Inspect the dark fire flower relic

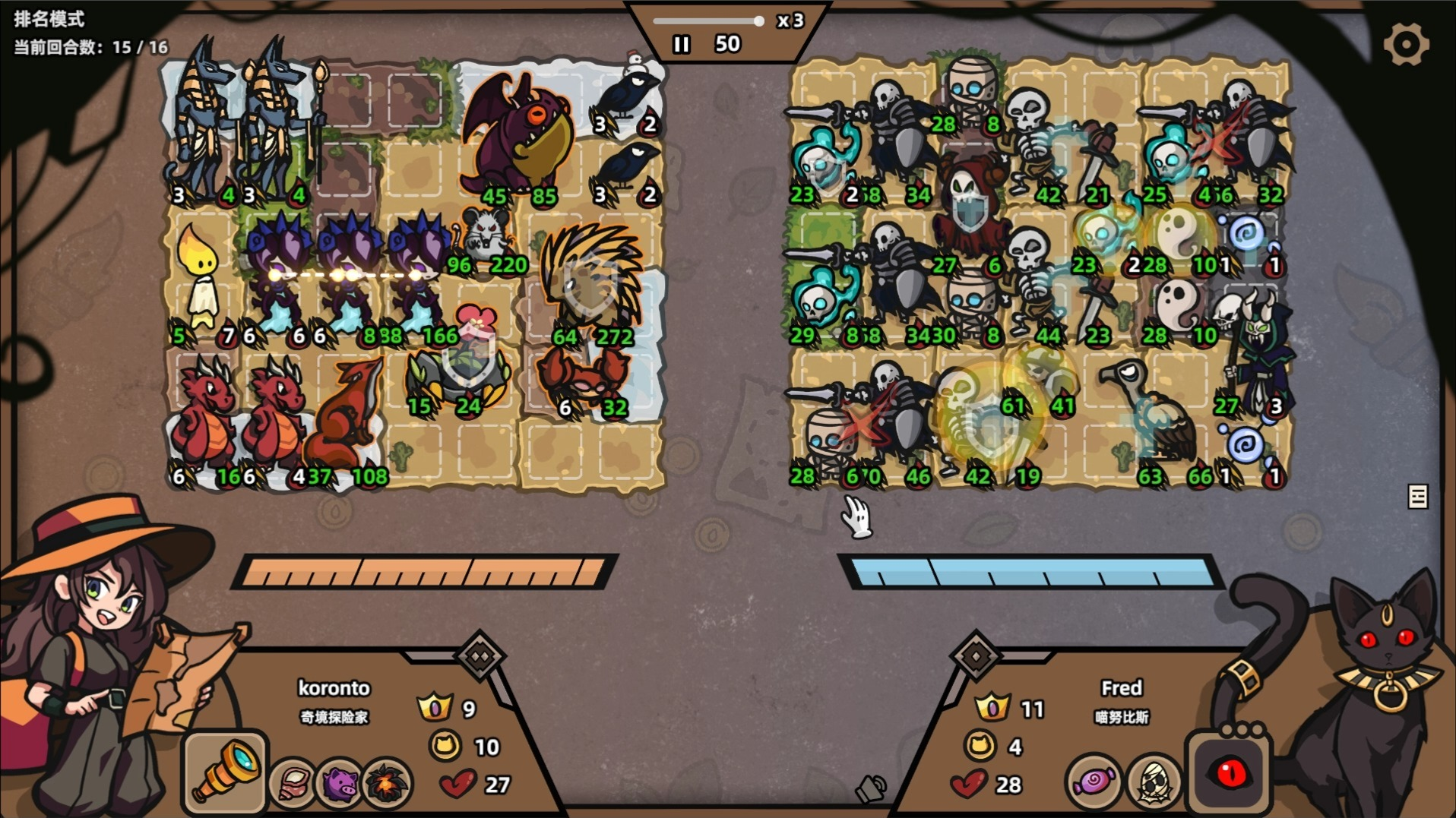tap(387, 782)
